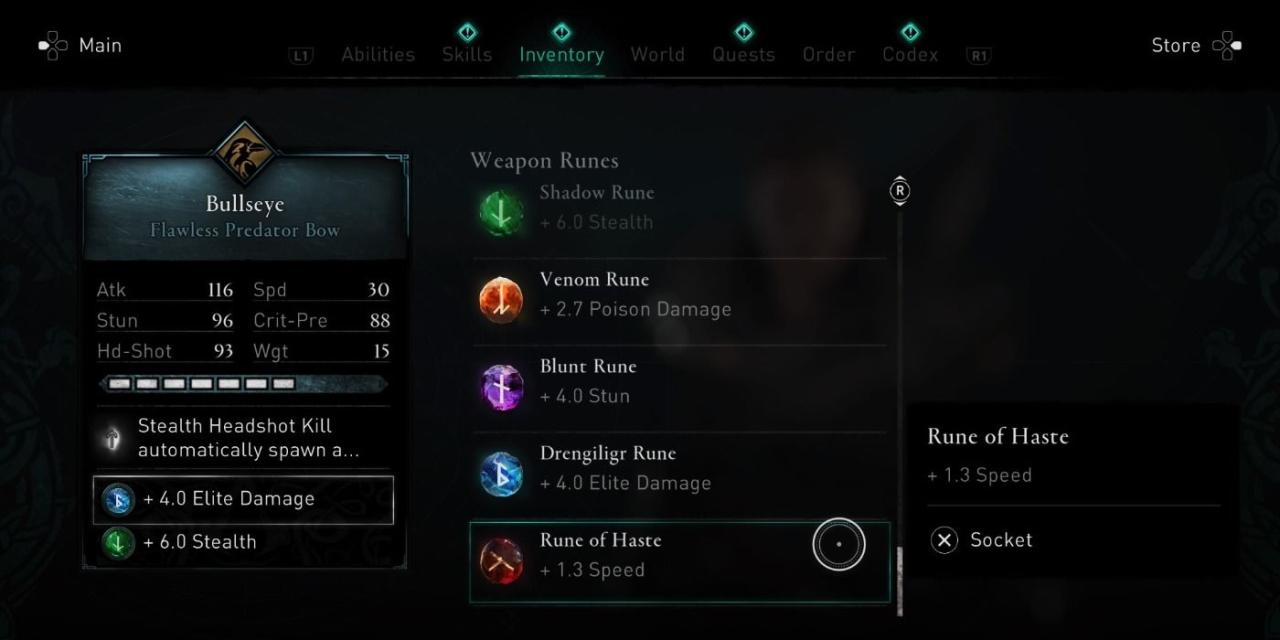Go to the World tab

[x=657, y=54]
